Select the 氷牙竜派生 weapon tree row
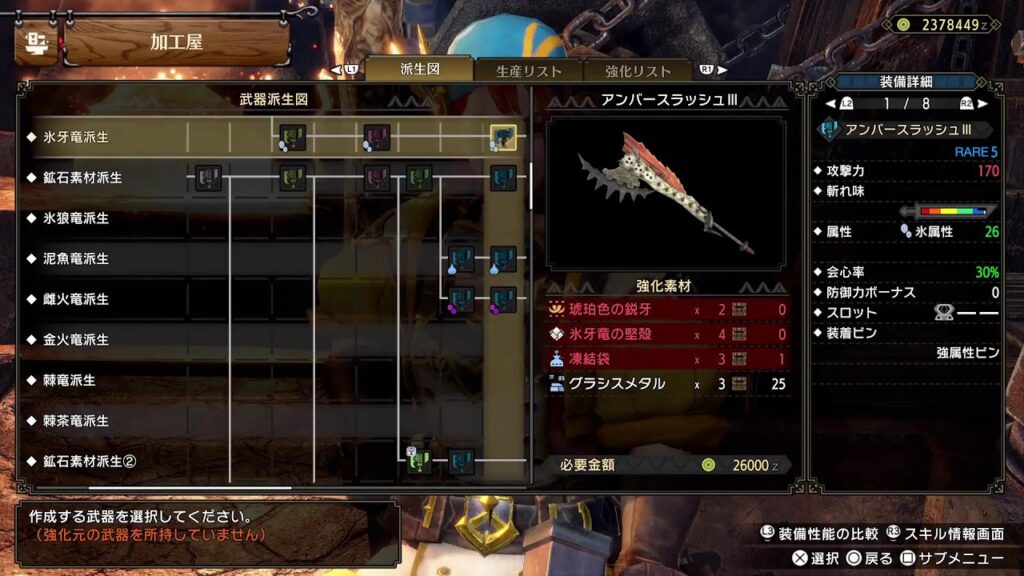 pos(76,137)
